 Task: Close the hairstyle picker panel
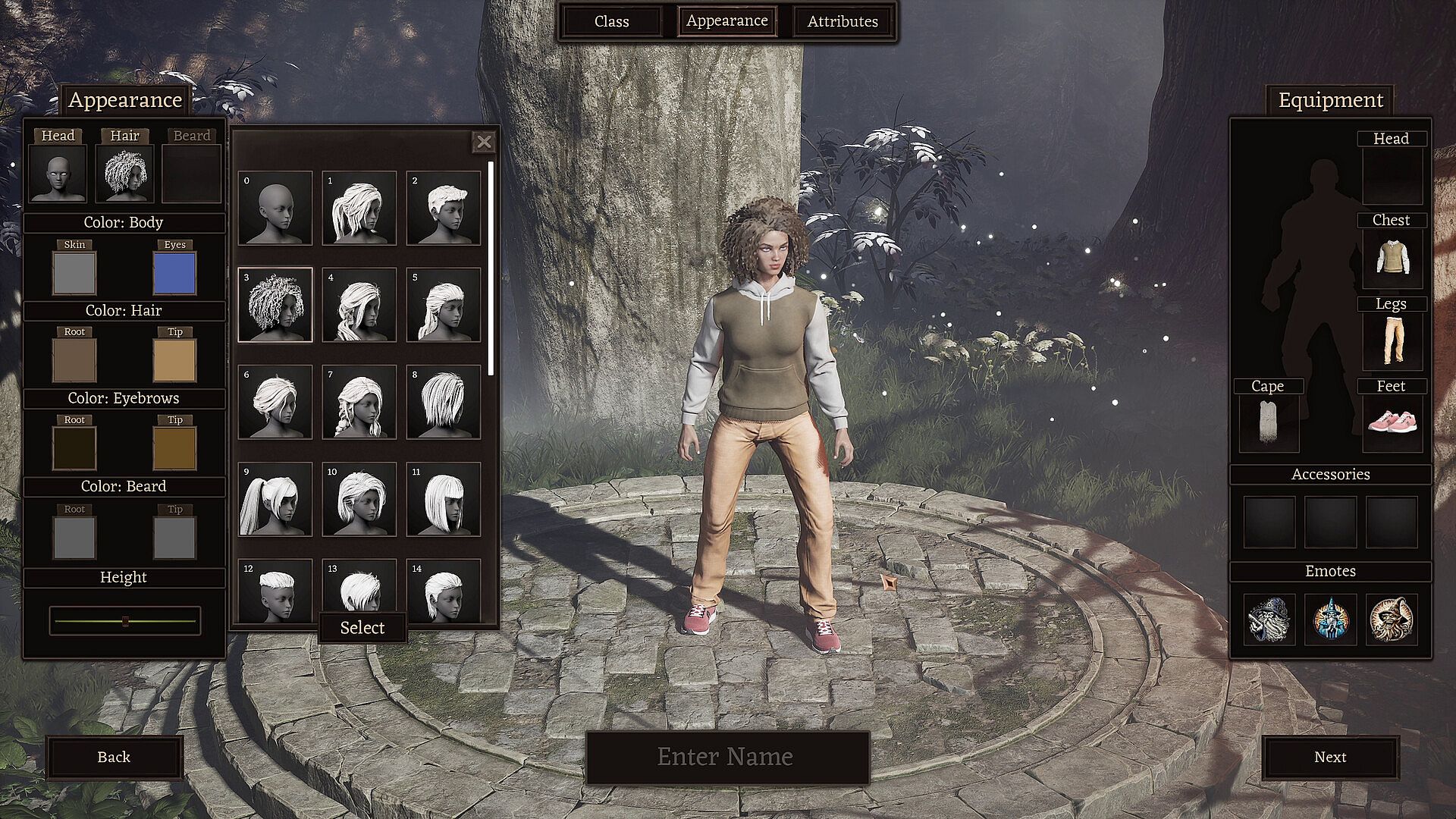coord(484,142)
